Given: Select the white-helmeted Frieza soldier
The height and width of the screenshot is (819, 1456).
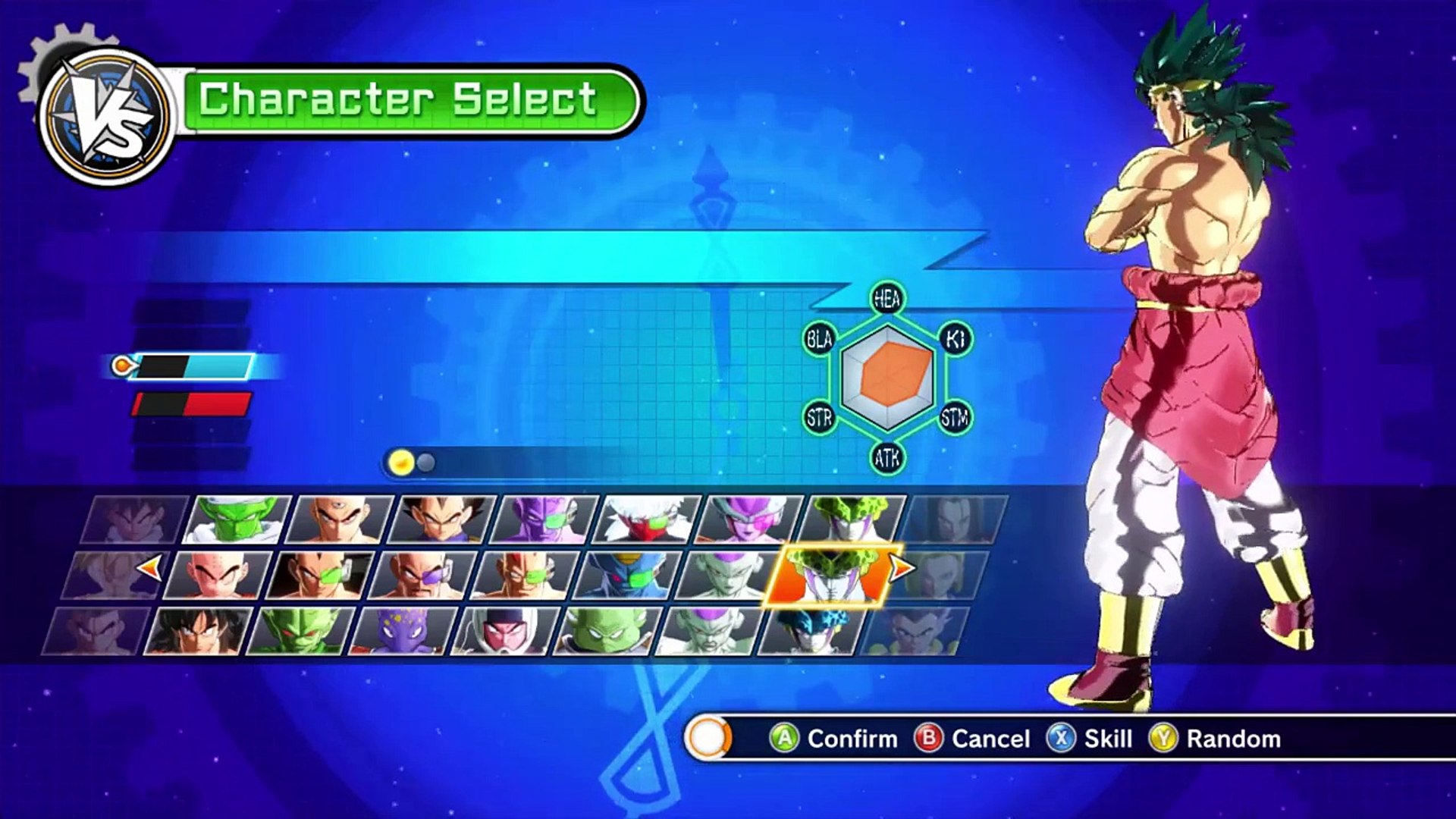Looking at the screenshot, I should click(x=505, y=631).
